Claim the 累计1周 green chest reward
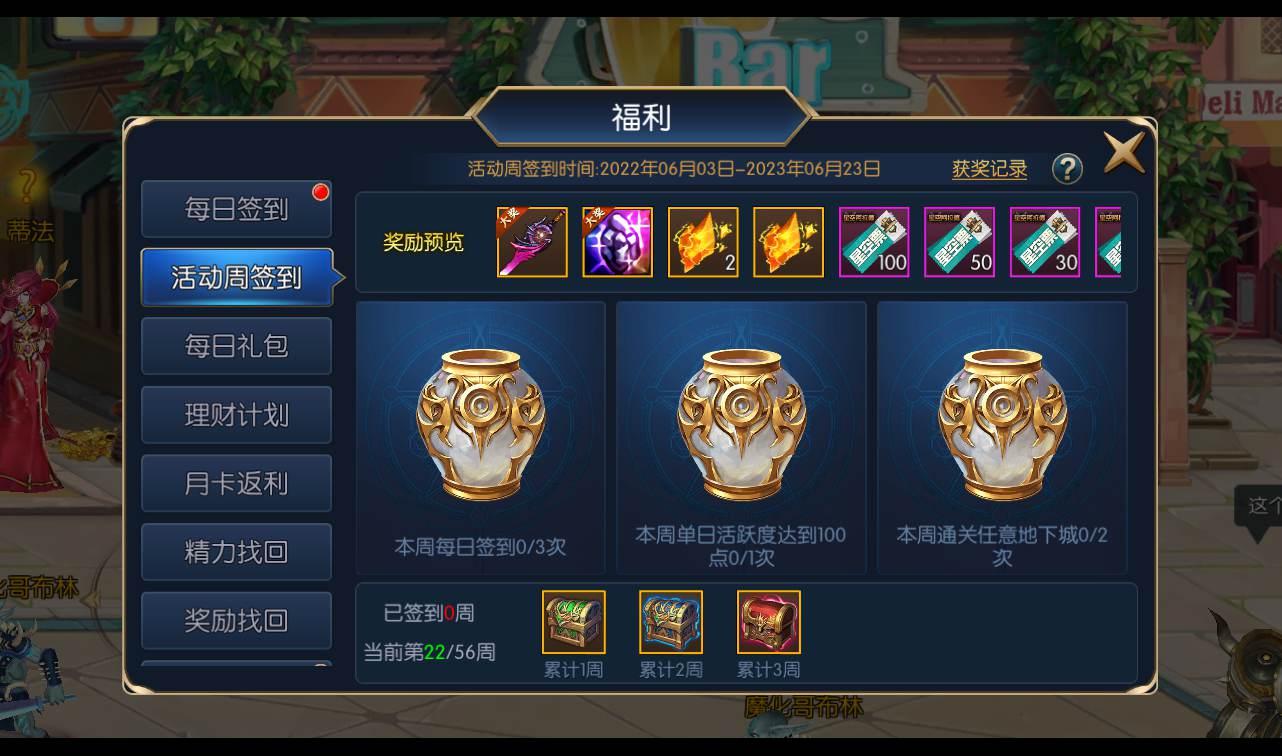 coord(573,622)
